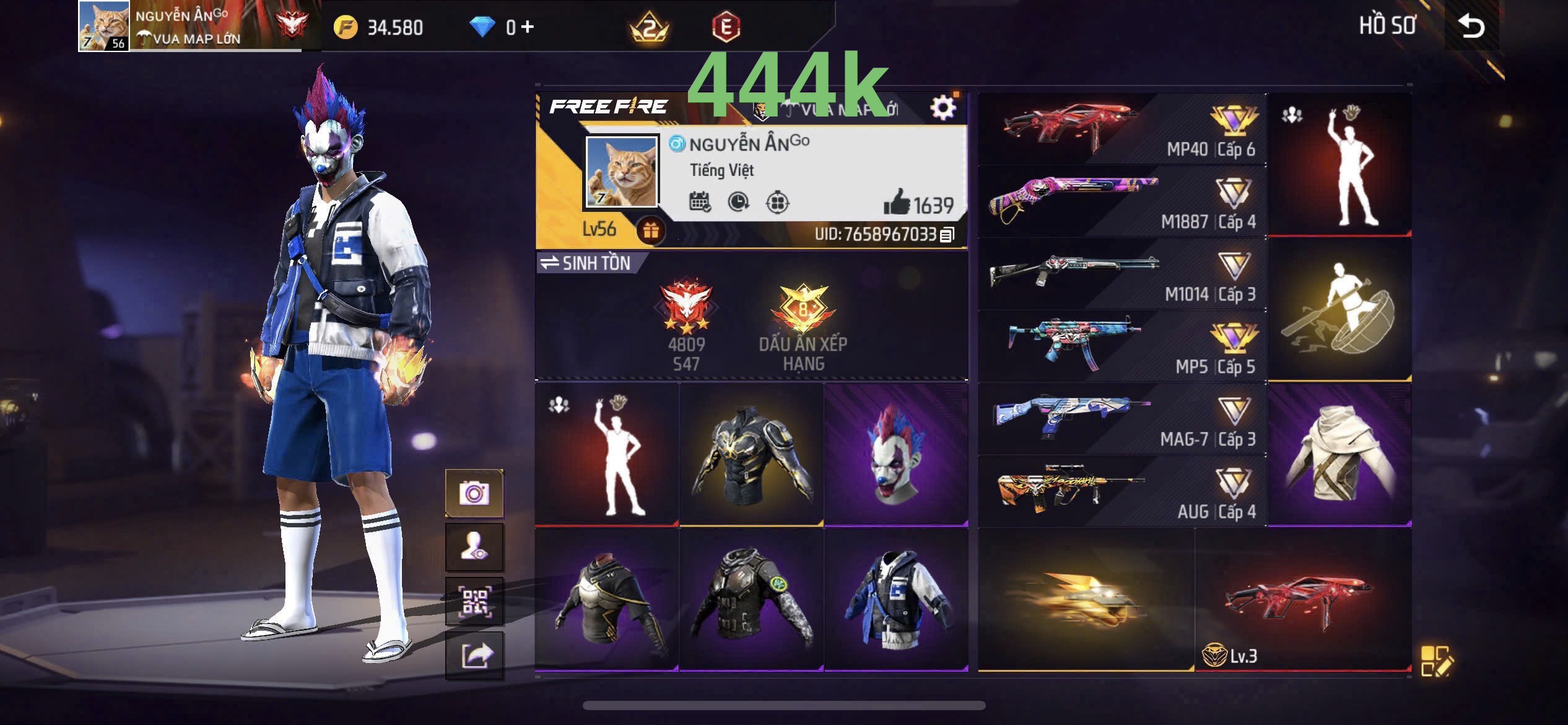Select the M1887 Cấp 4 weapon skin

click(x=1122, y=201)
